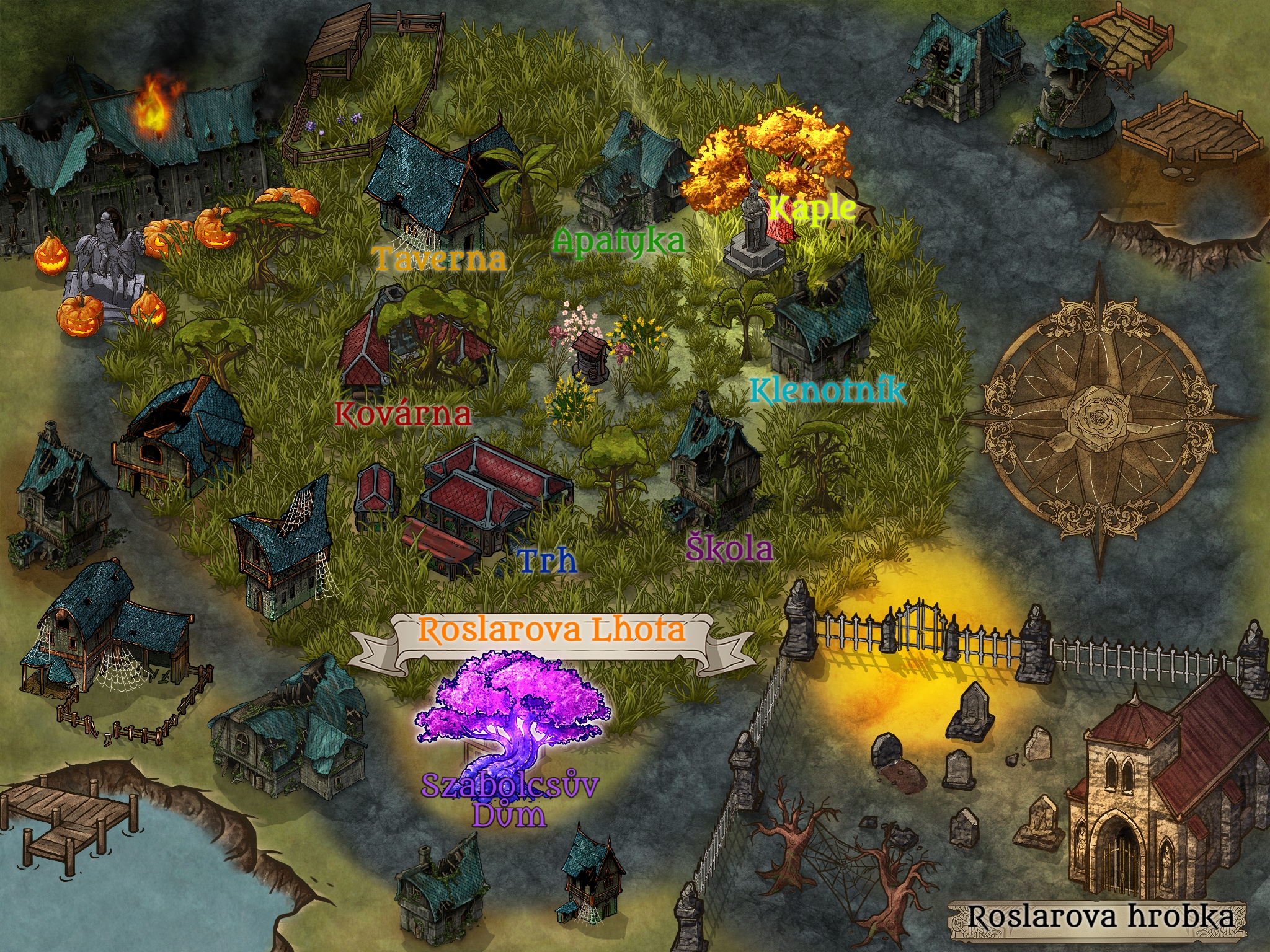Select the Škola location label
The height and width of the screenshot is (952, 1270).
click(730, 548)
